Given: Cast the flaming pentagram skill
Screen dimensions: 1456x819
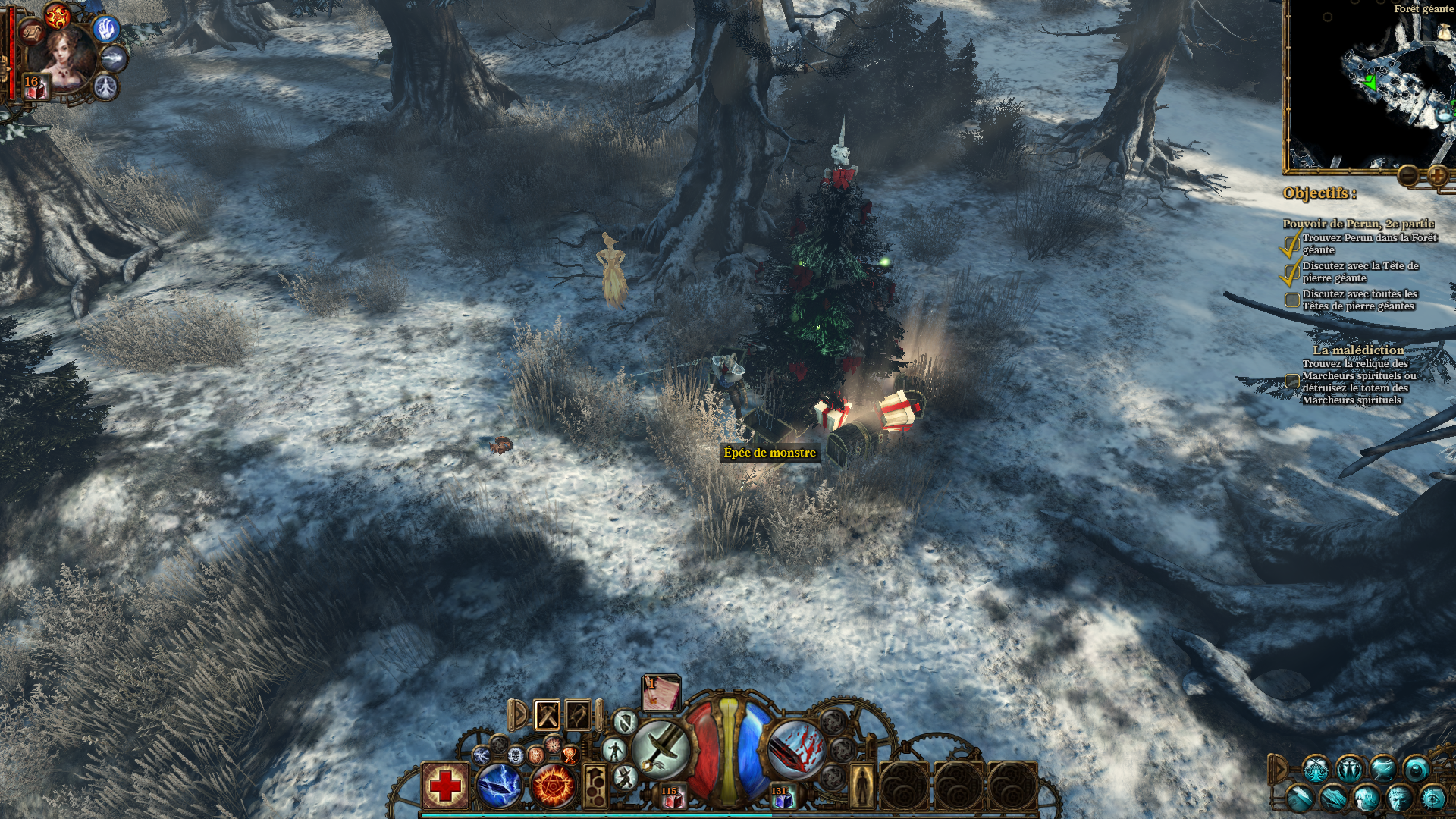Looking at the screenshot, I should click(553, 786).
